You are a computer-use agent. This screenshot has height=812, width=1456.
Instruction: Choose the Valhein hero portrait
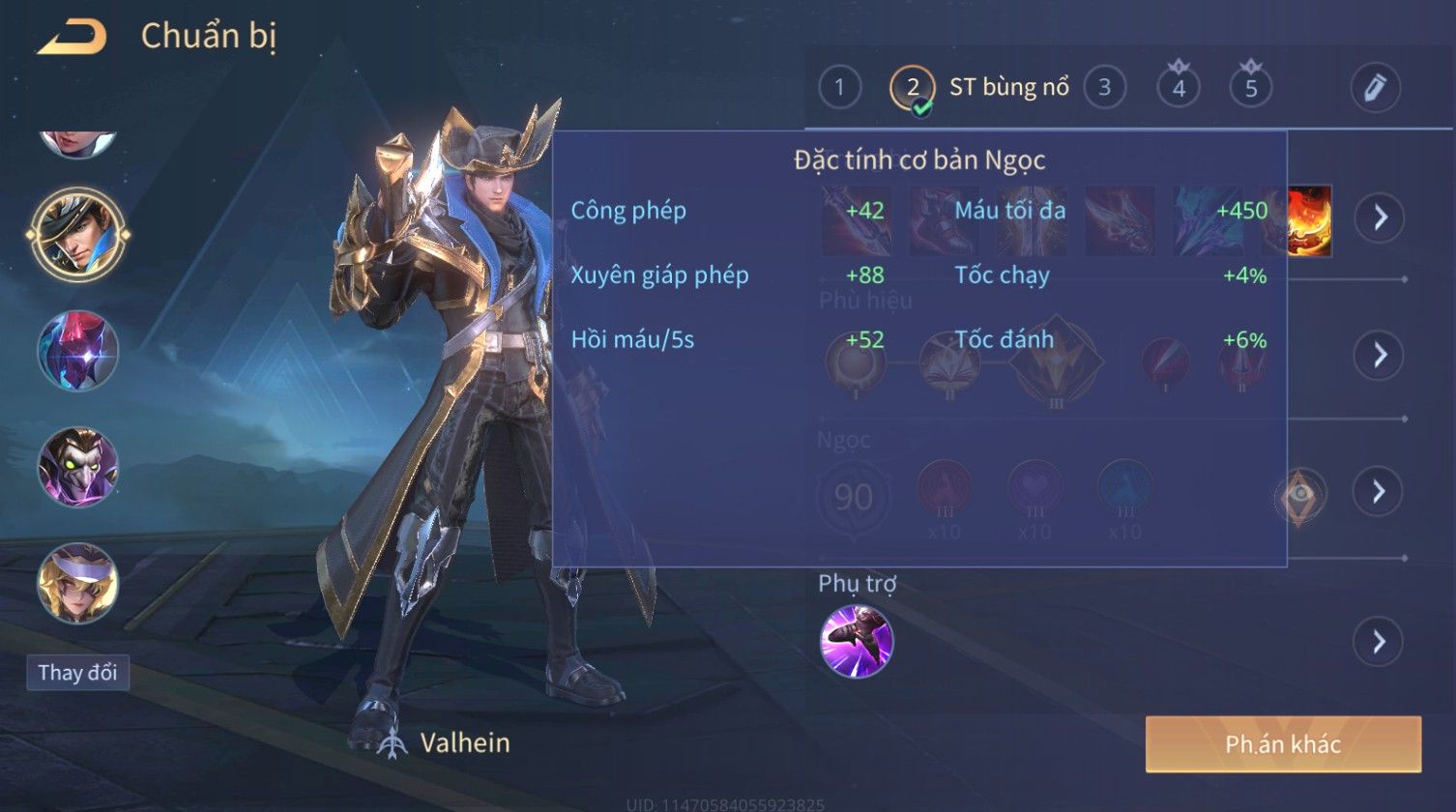[x=77, y=234]
